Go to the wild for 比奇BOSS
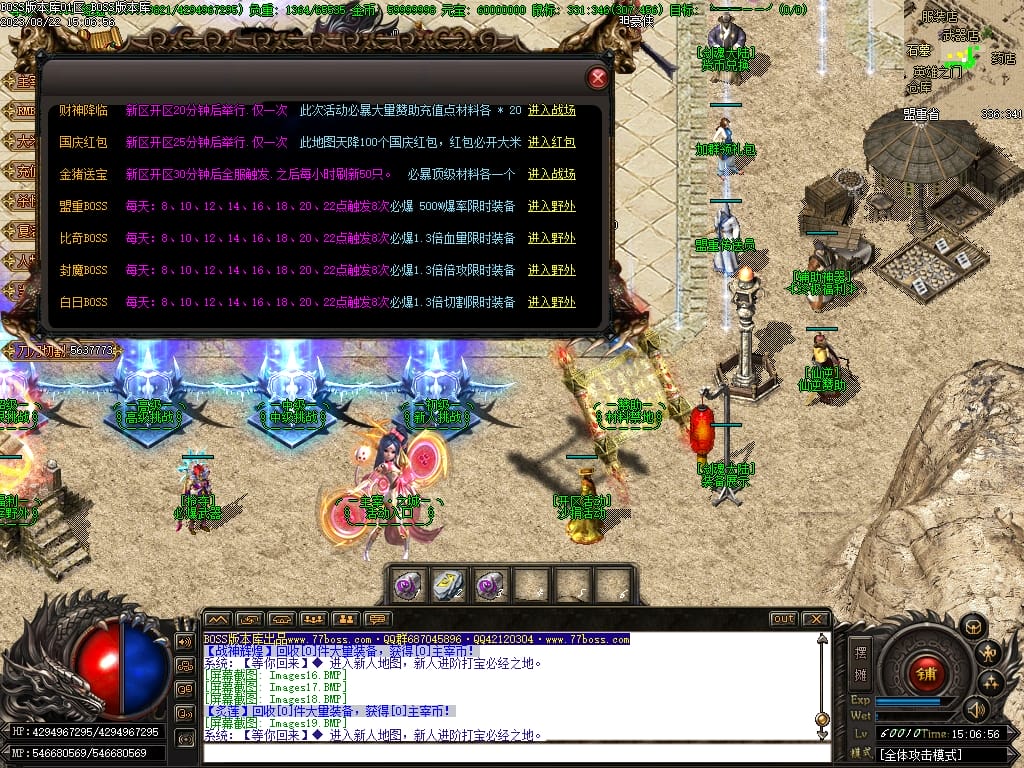 click(552, 238)
